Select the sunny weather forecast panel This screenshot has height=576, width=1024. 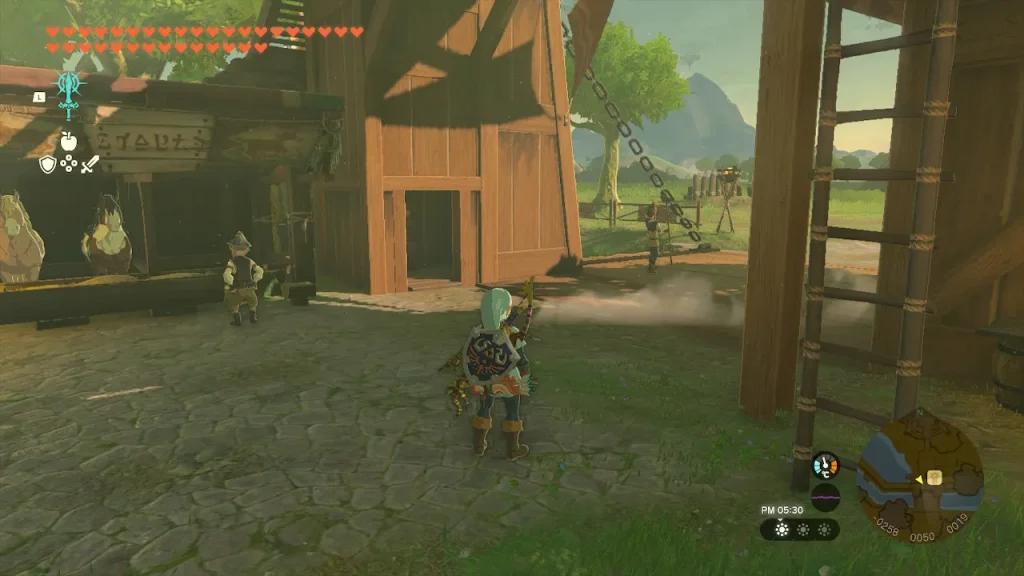tap(799, 529)
